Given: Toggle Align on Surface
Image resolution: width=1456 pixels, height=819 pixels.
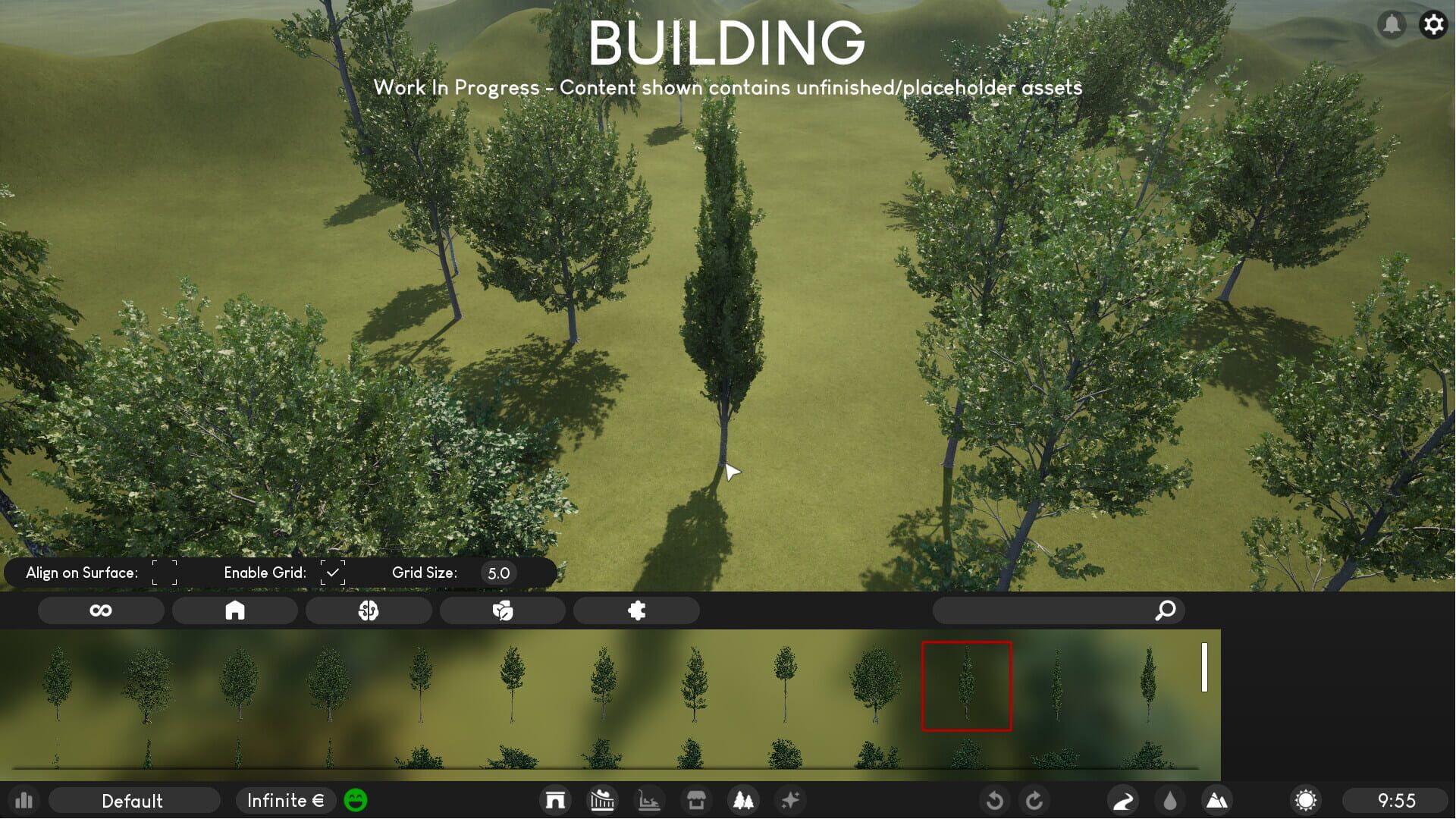Looking at the screenshot, I should coord(164,573).
